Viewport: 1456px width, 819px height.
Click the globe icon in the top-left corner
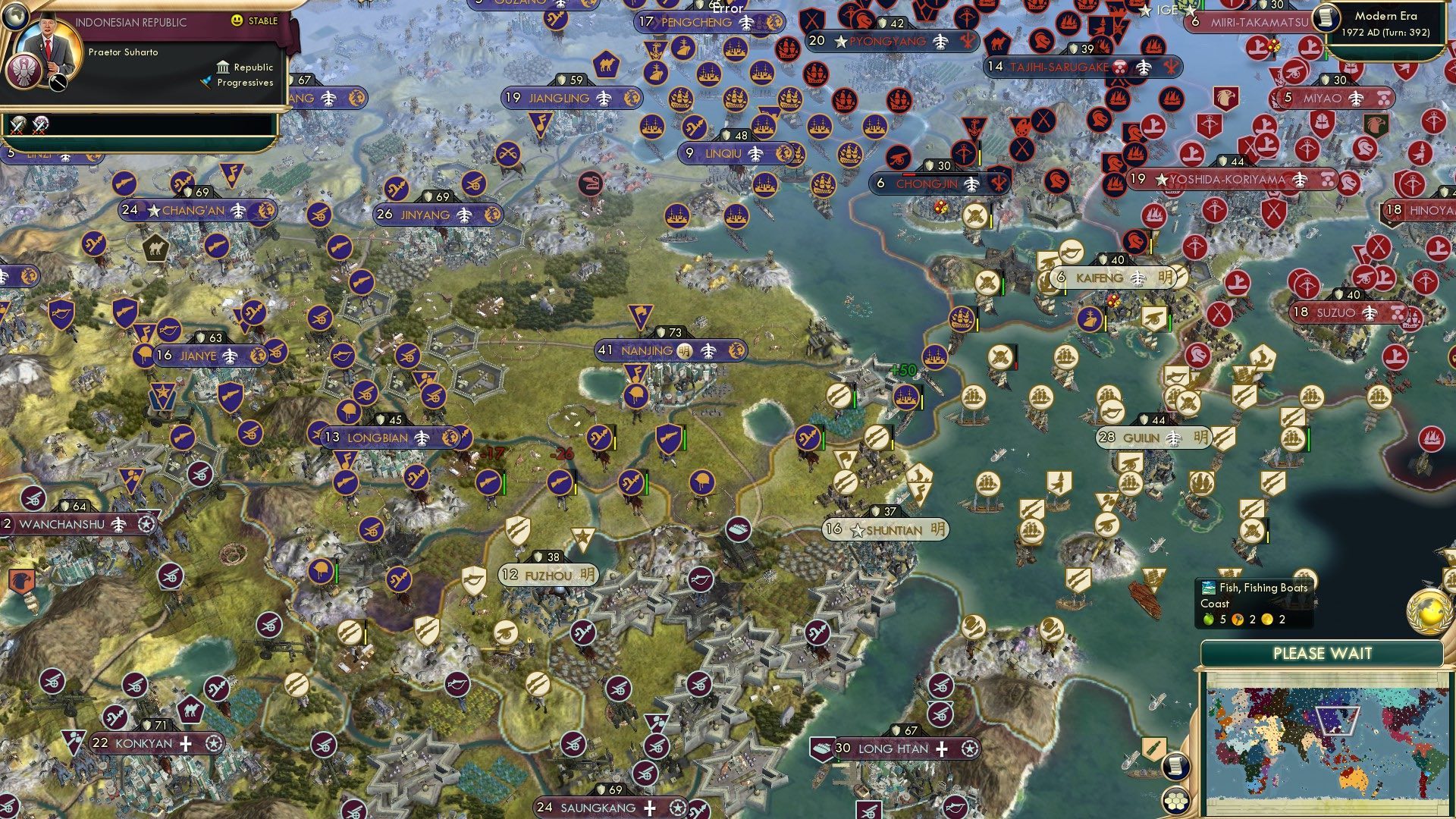pyautogui.click(x=15, y=17)
